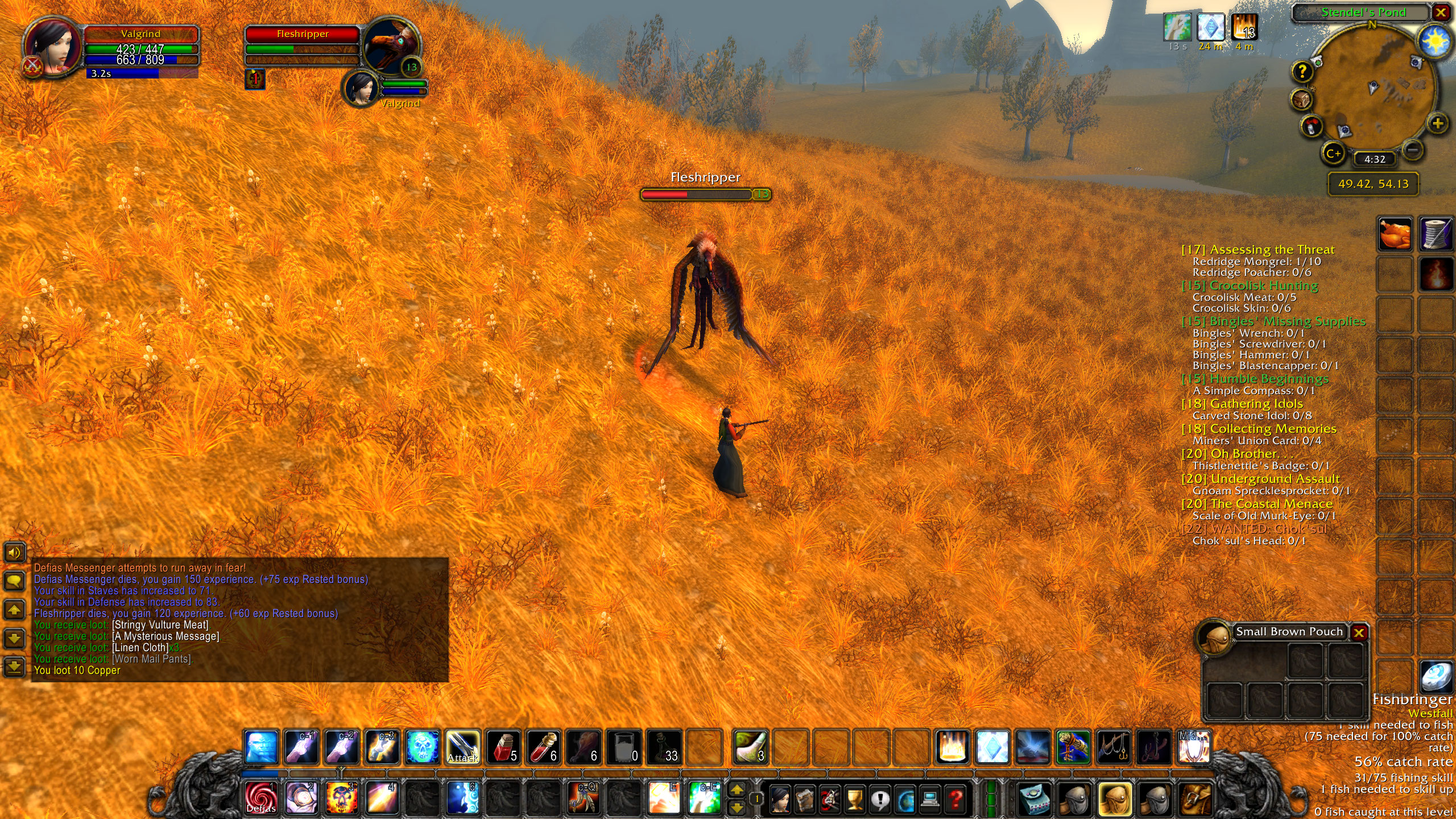
Task: Open the chat speech bubble menu
Action: point(14,581)
